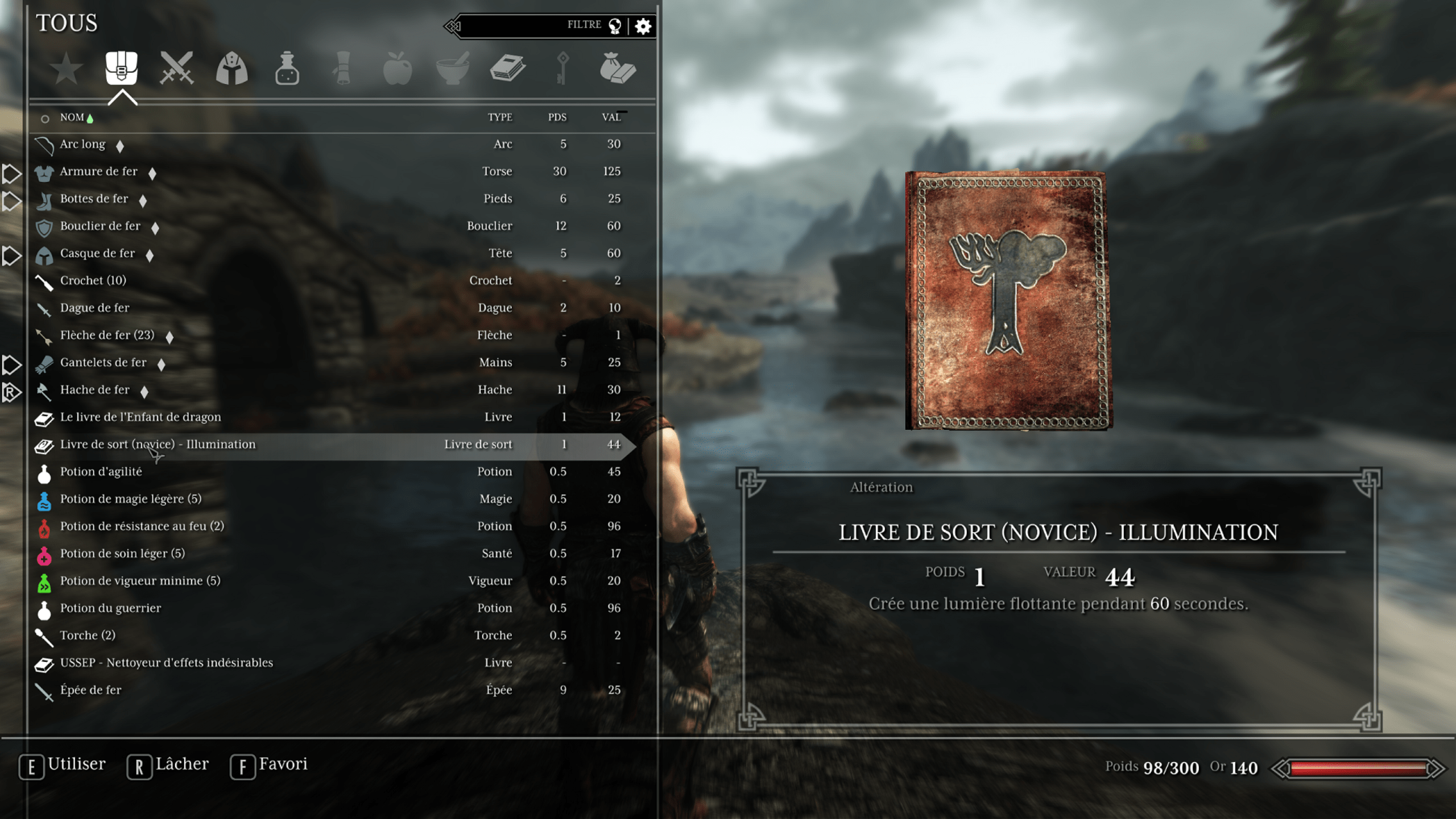
Task: Show the miscellaneous pouch category
Action: point(618,69)
